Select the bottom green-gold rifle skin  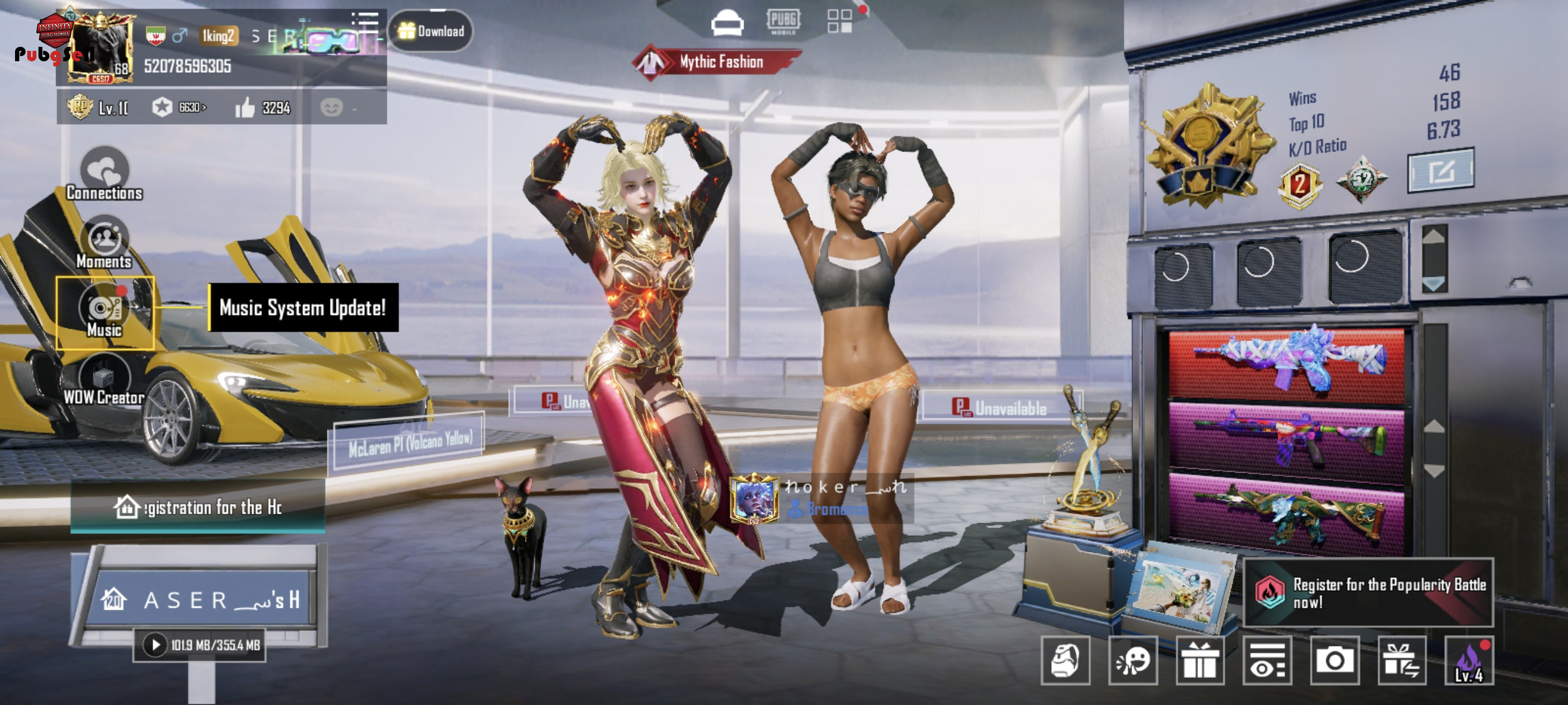1286,512
